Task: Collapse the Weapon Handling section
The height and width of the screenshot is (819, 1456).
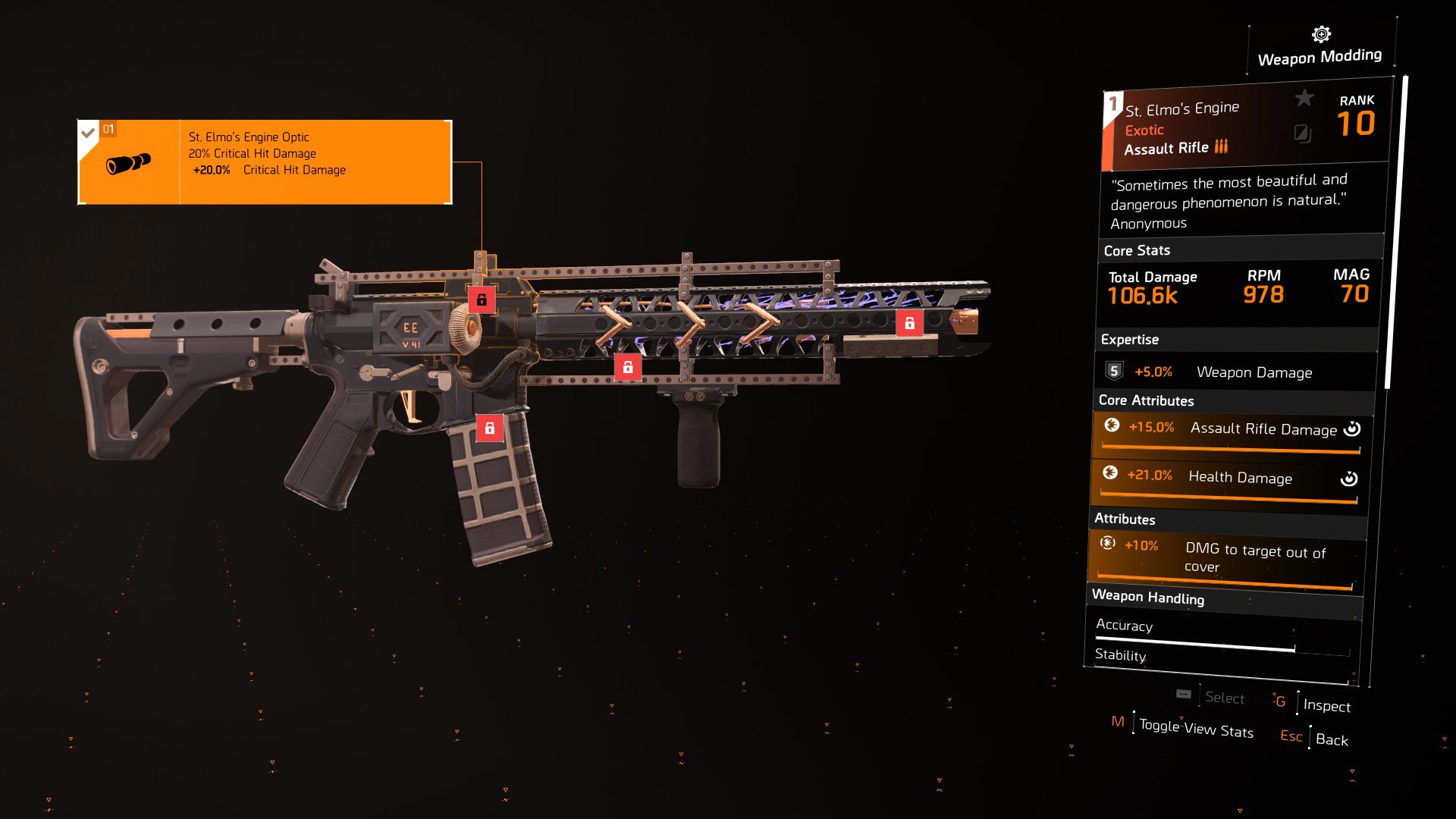Action: (1148, 598)
